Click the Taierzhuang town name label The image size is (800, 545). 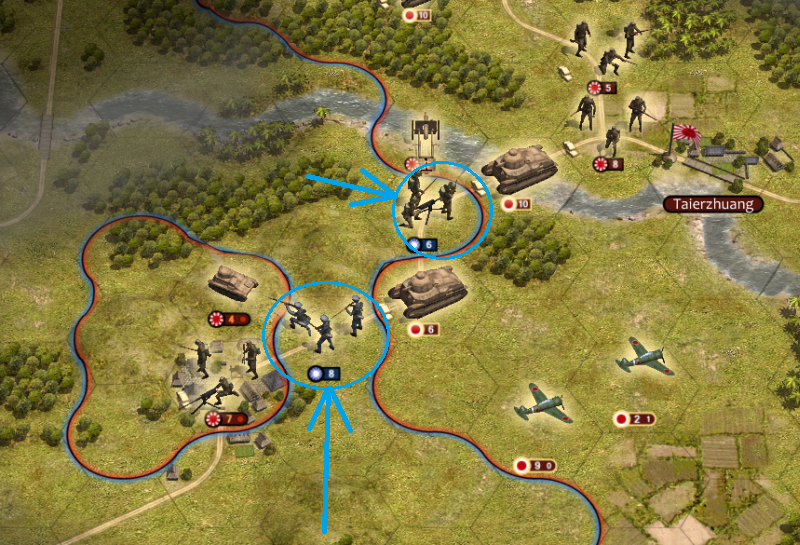(713, 205)
